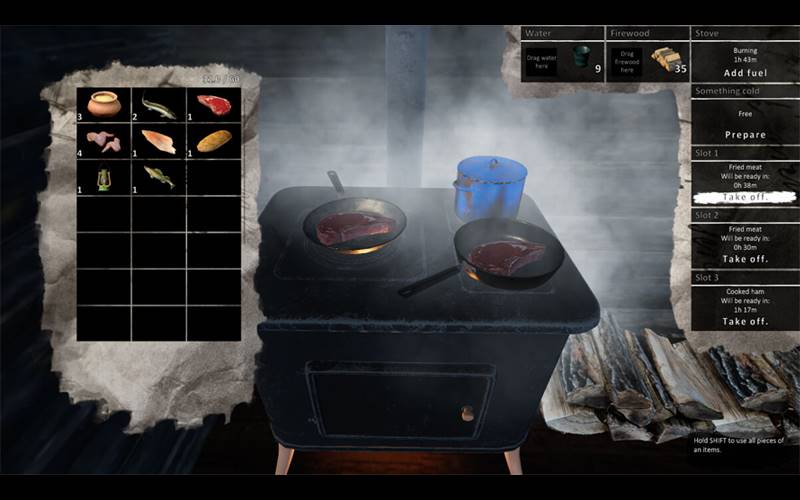Screen dimensions: 800x500
Task: Select the green lantern inventory slot
Action: tap(104, 177)
